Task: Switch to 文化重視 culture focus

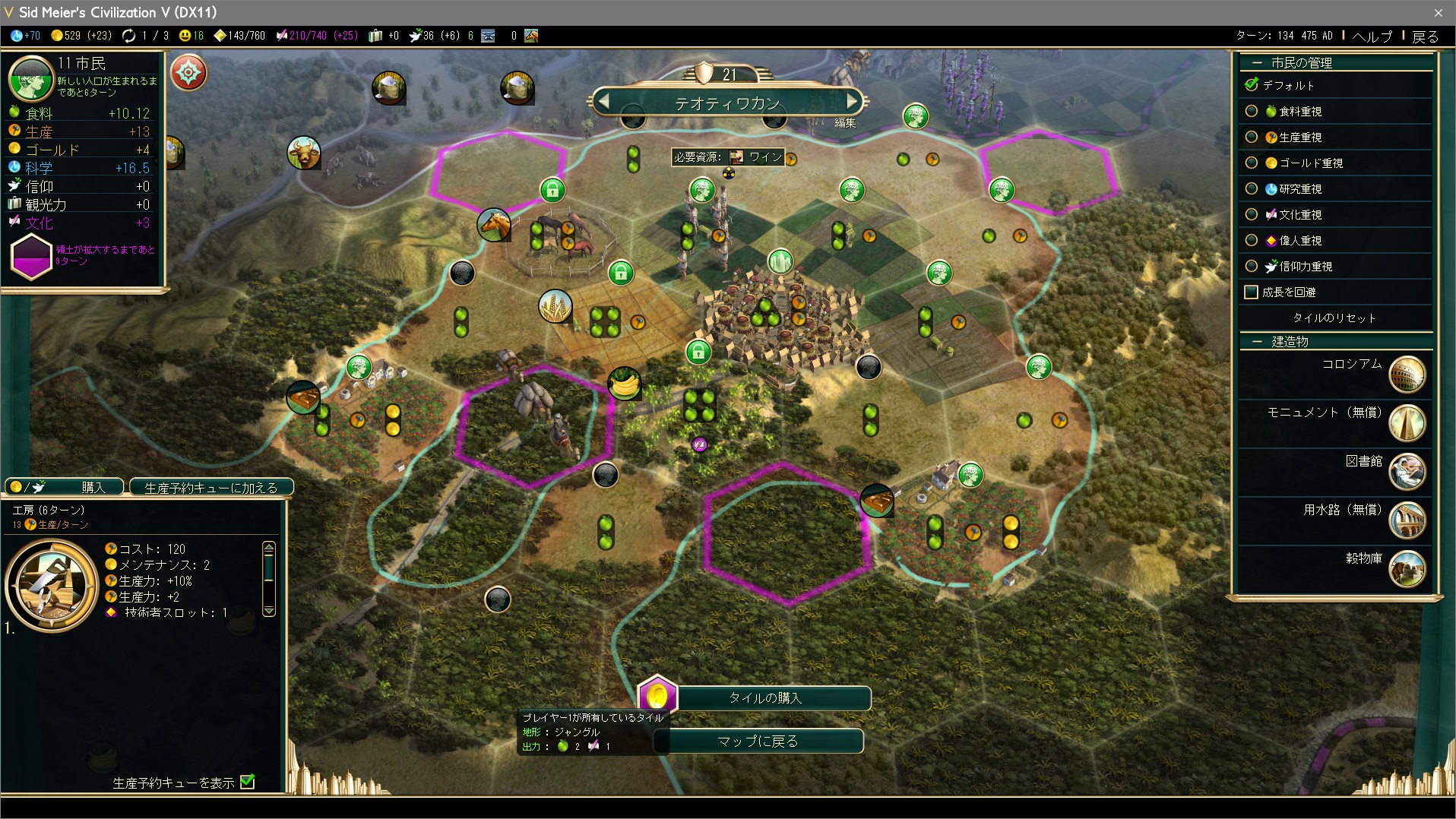Action: pos(1252,215)
